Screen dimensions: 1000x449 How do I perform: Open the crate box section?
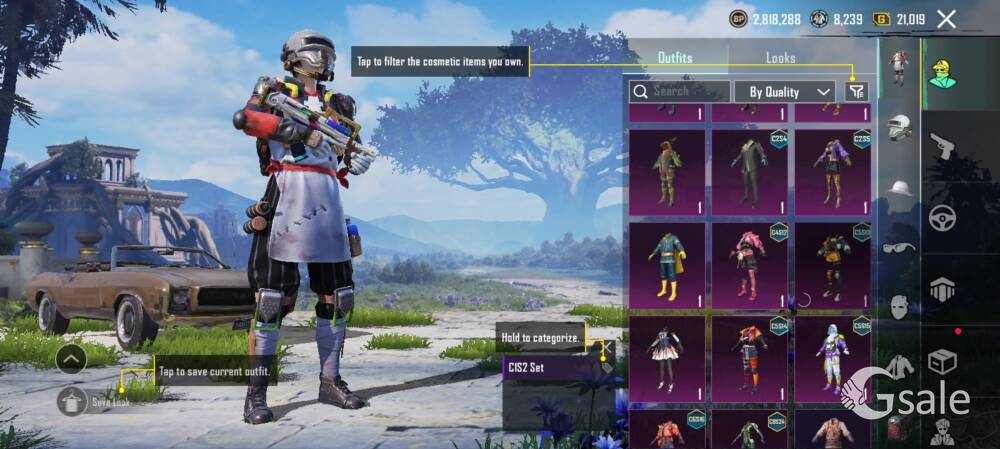[942, 361]
